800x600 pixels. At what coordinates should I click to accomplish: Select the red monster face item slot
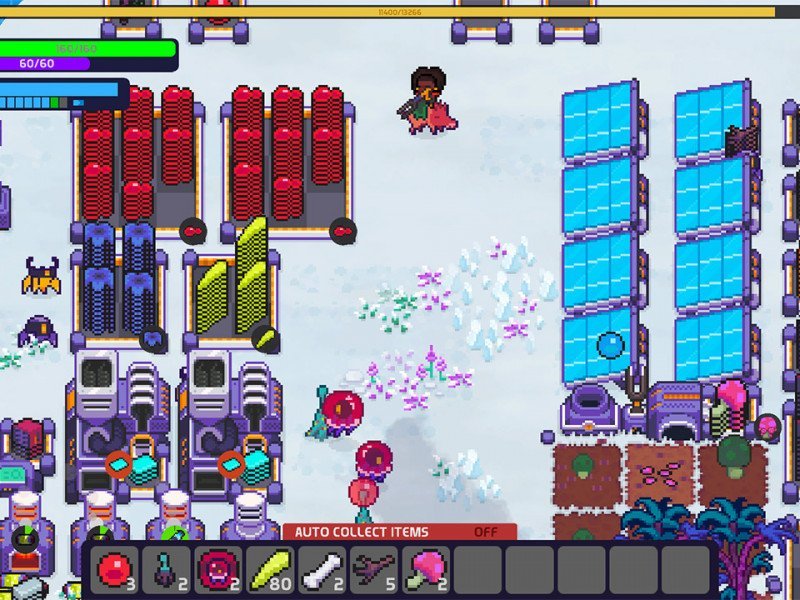coord(219,571)
